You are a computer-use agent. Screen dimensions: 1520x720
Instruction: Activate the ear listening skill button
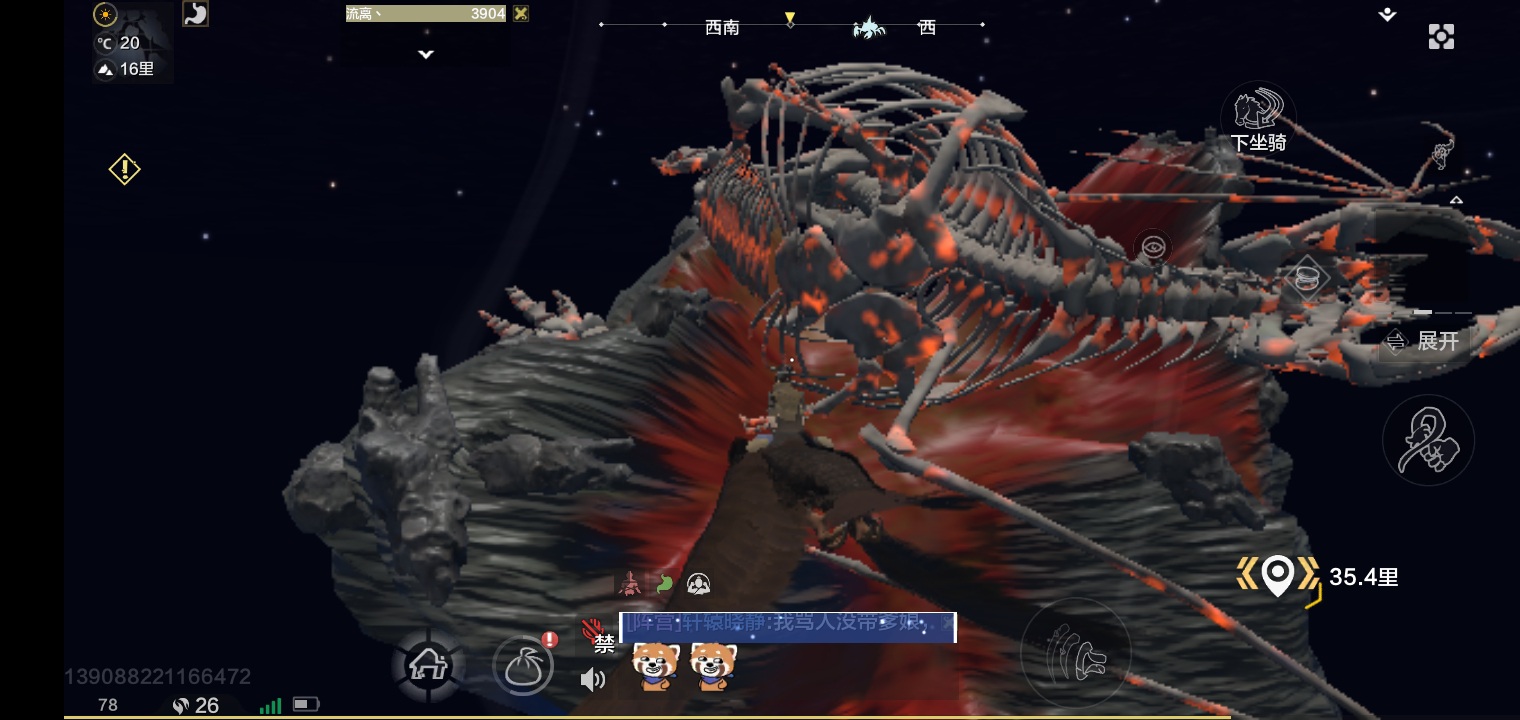1427,441
